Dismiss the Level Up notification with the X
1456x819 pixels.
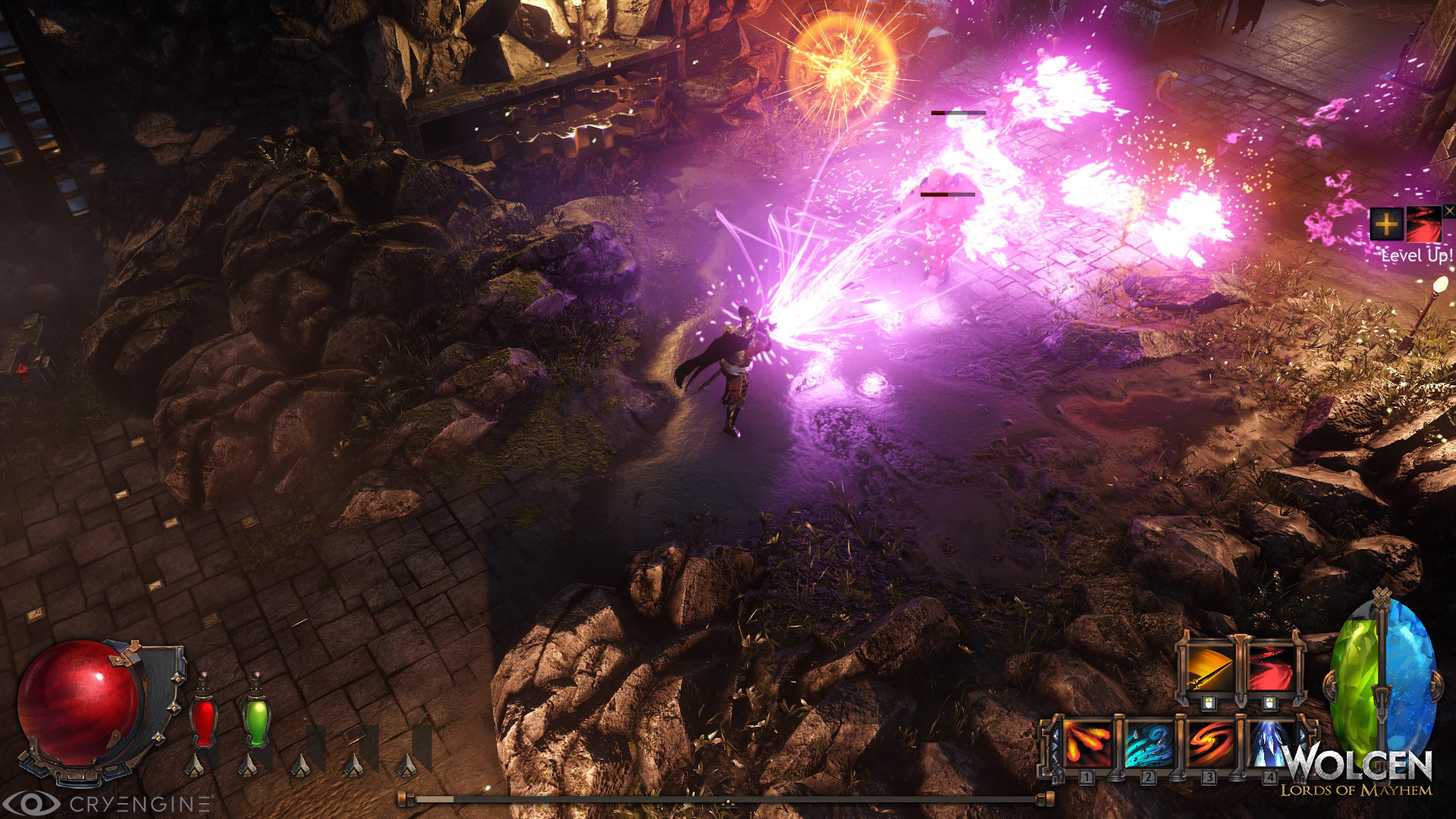pyautogui.click(x=1448, y=212)
